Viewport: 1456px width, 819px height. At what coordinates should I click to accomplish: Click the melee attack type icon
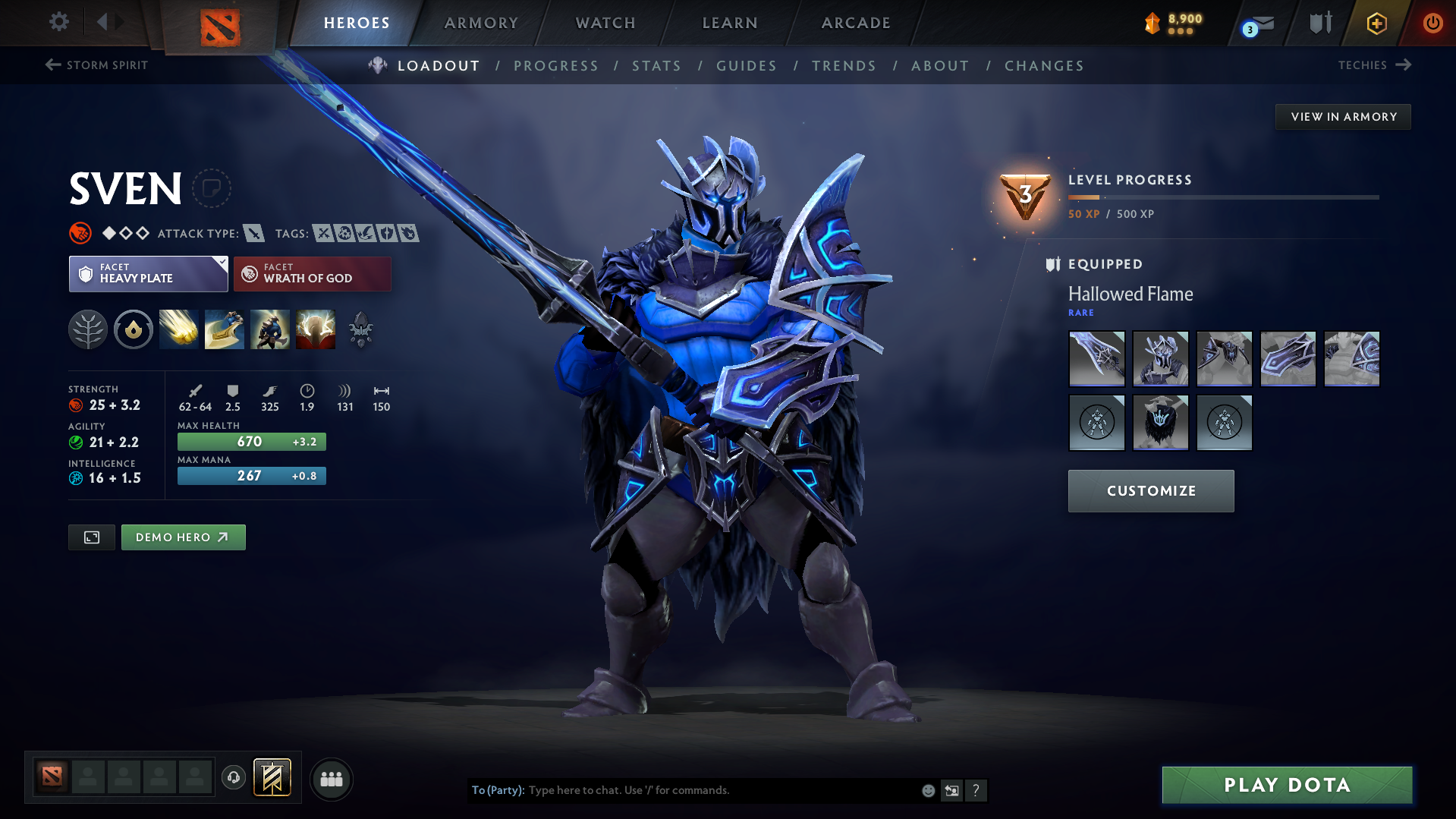click(253, 233)
